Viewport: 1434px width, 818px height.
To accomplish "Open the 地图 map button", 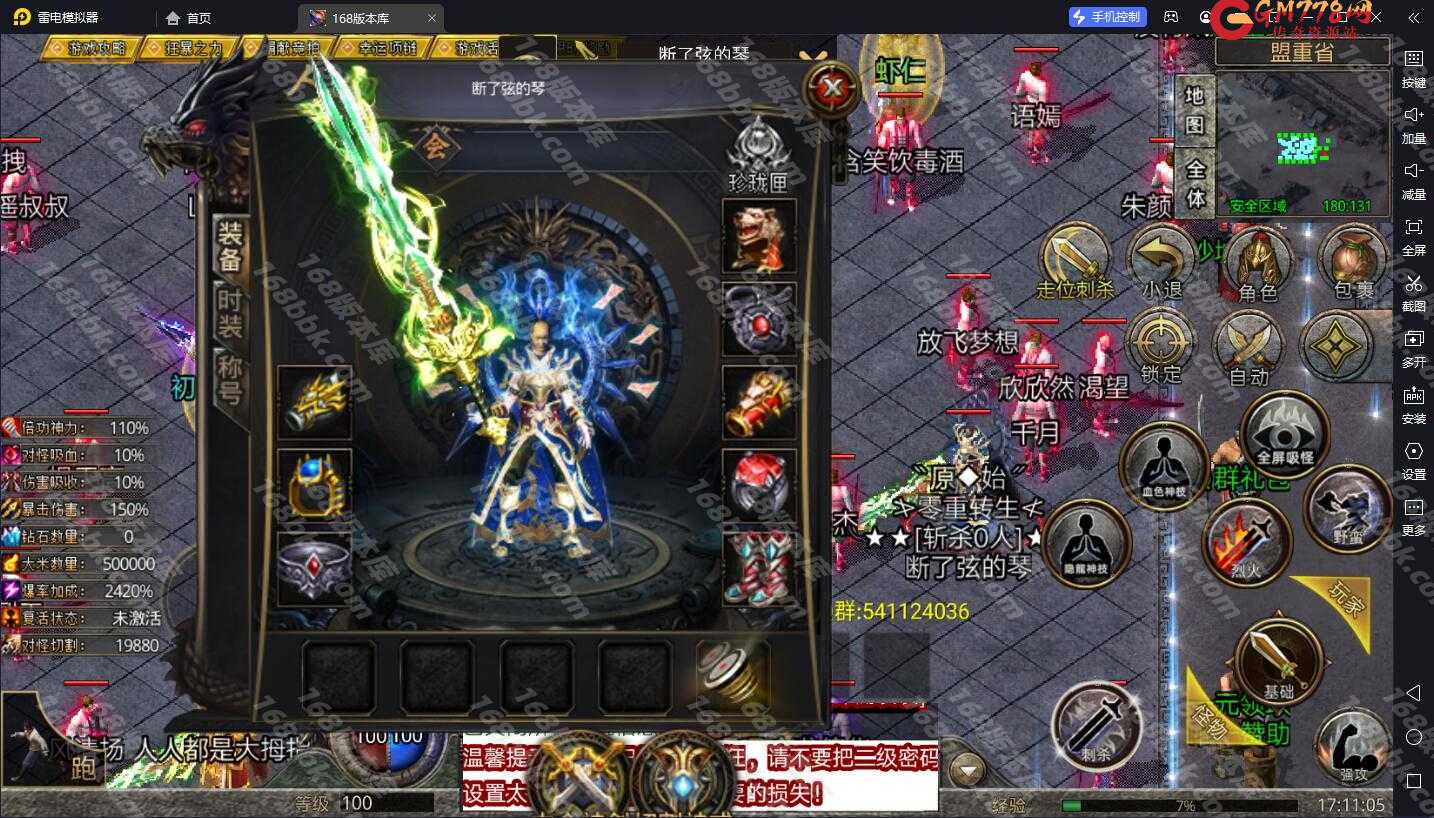I will 1194,111.
